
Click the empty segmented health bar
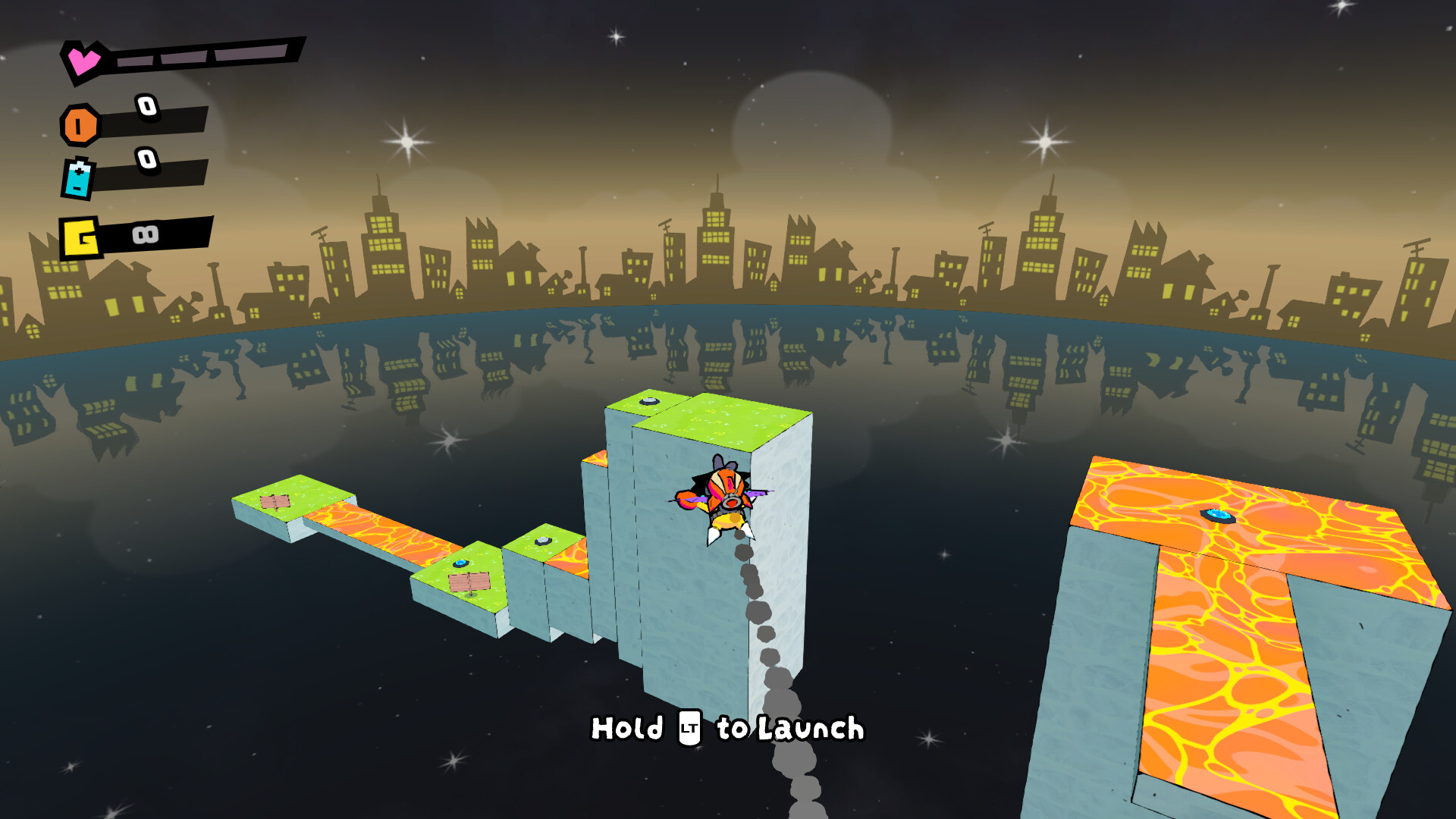[205, 55]
